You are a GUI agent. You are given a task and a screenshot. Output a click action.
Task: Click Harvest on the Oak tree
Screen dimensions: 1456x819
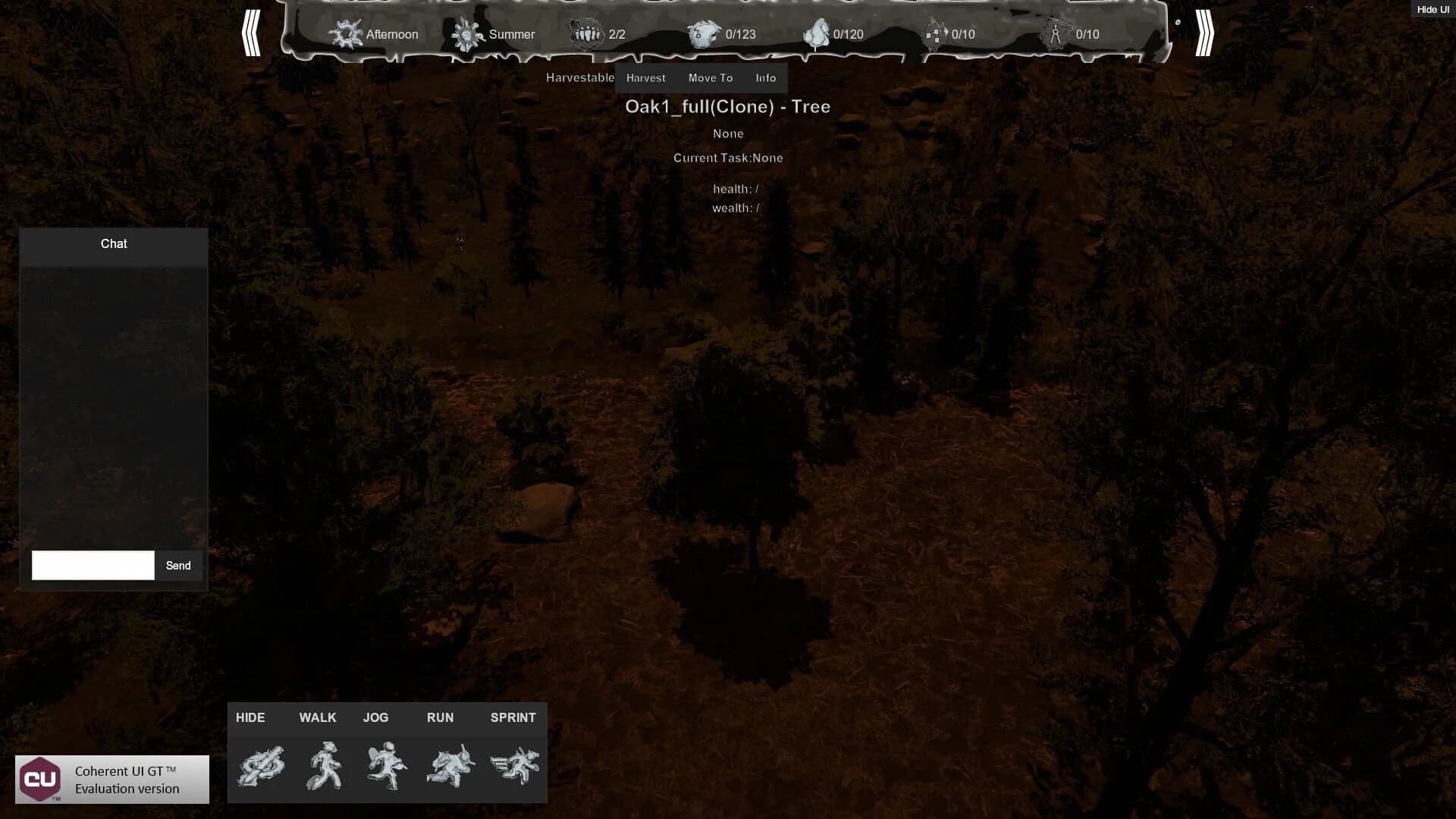645,77
